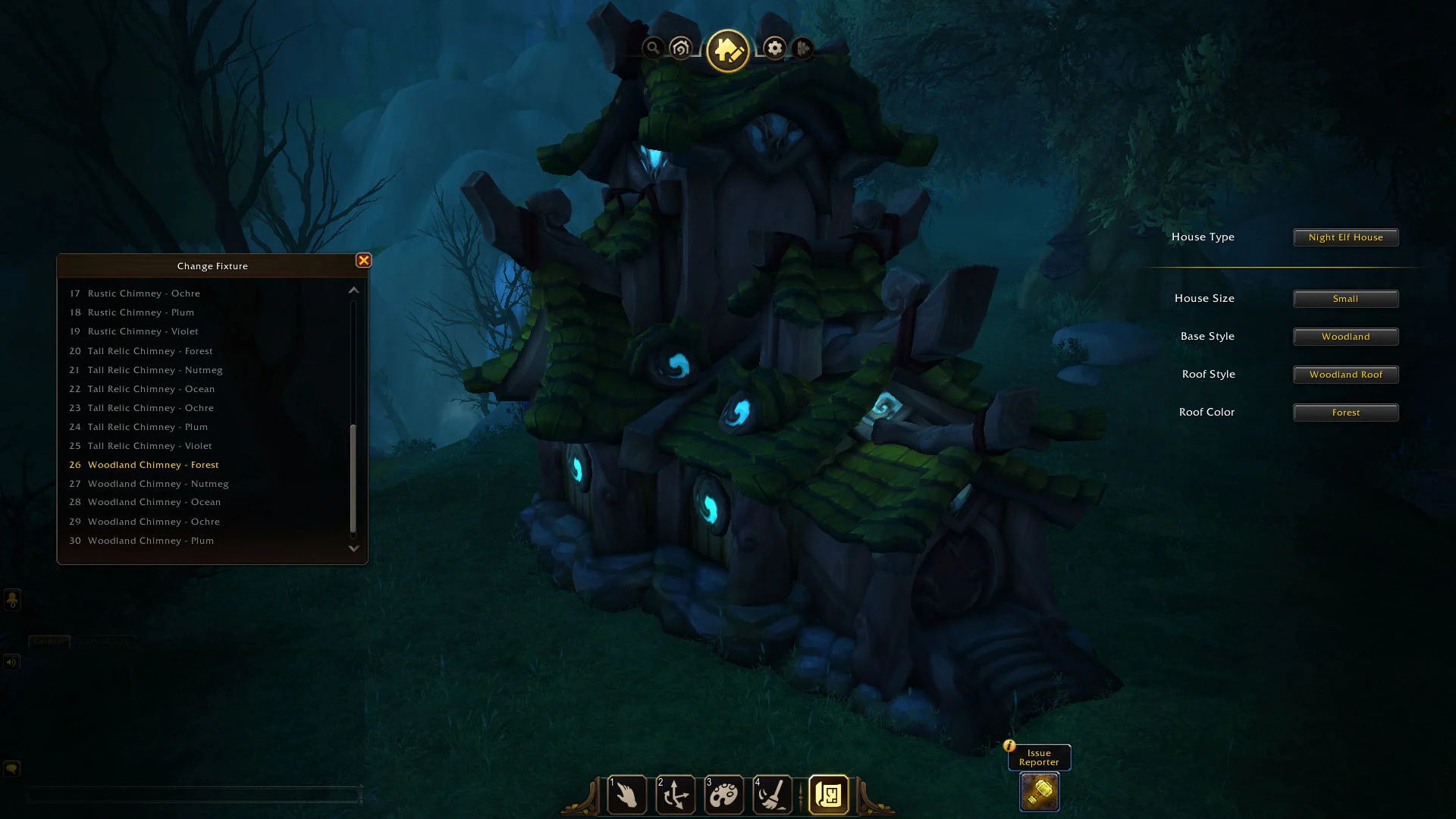This screenshot has height=819, width=1456.
Task: Activate the three-arrow move and rotate tool
Action: pyautogui.click(x=676, y=795)
